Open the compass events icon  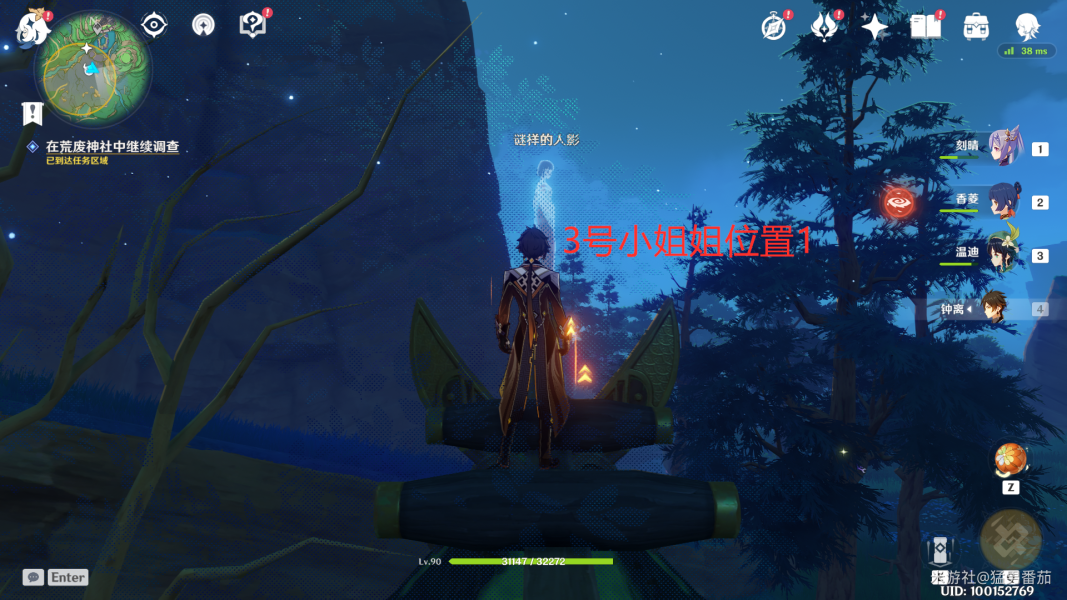(x=773, y=27)
